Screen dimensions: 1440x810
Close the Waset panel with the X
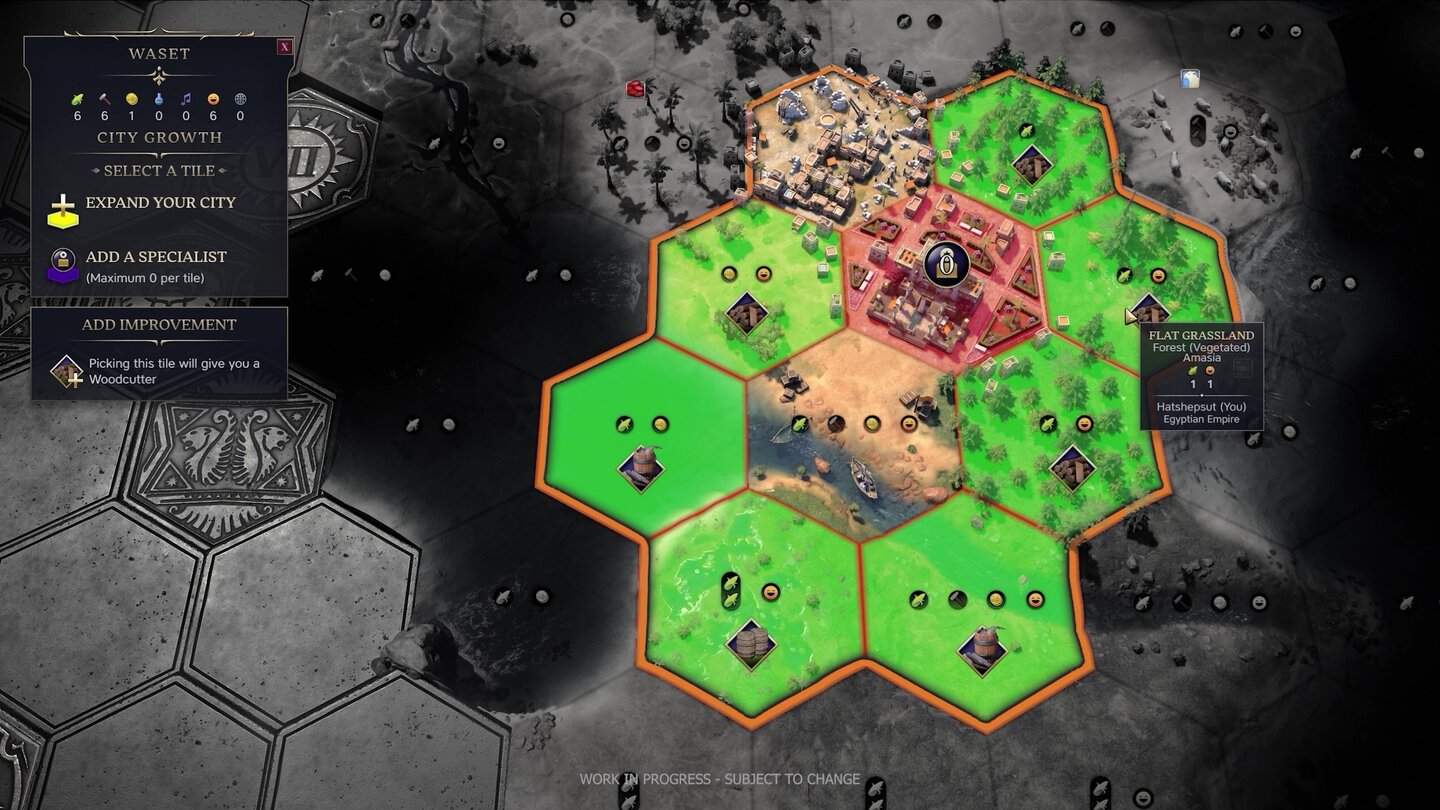[x=287, y=48]
